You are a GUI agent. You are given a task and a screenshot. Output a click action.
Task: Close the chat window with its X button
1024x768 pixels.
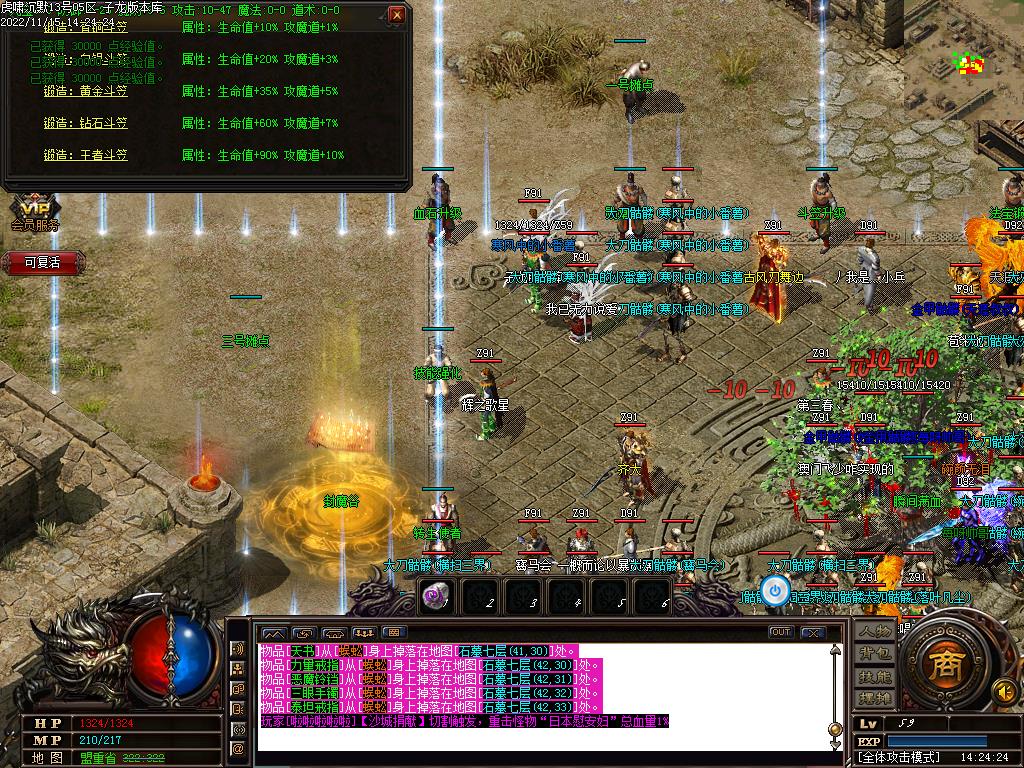click(x=814, y=632)
